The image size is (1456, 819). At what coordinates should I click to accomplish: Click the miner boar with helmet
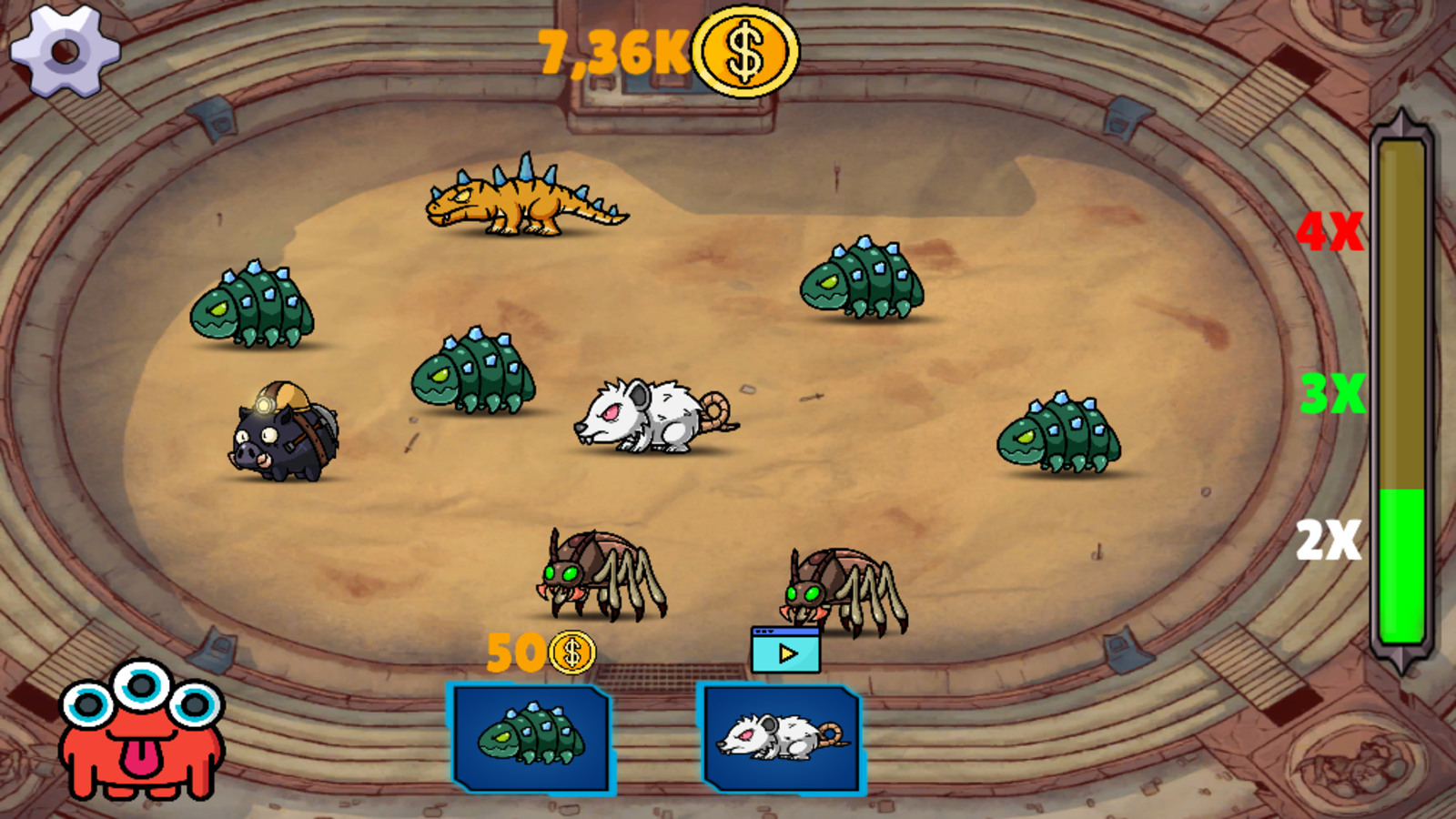pos(282,437)
